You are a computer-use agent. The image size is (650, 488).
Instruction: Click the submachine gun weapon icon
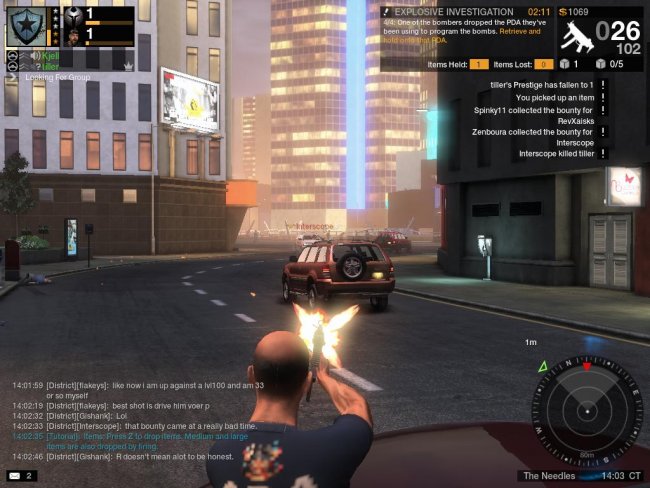(x=576, y=36)
